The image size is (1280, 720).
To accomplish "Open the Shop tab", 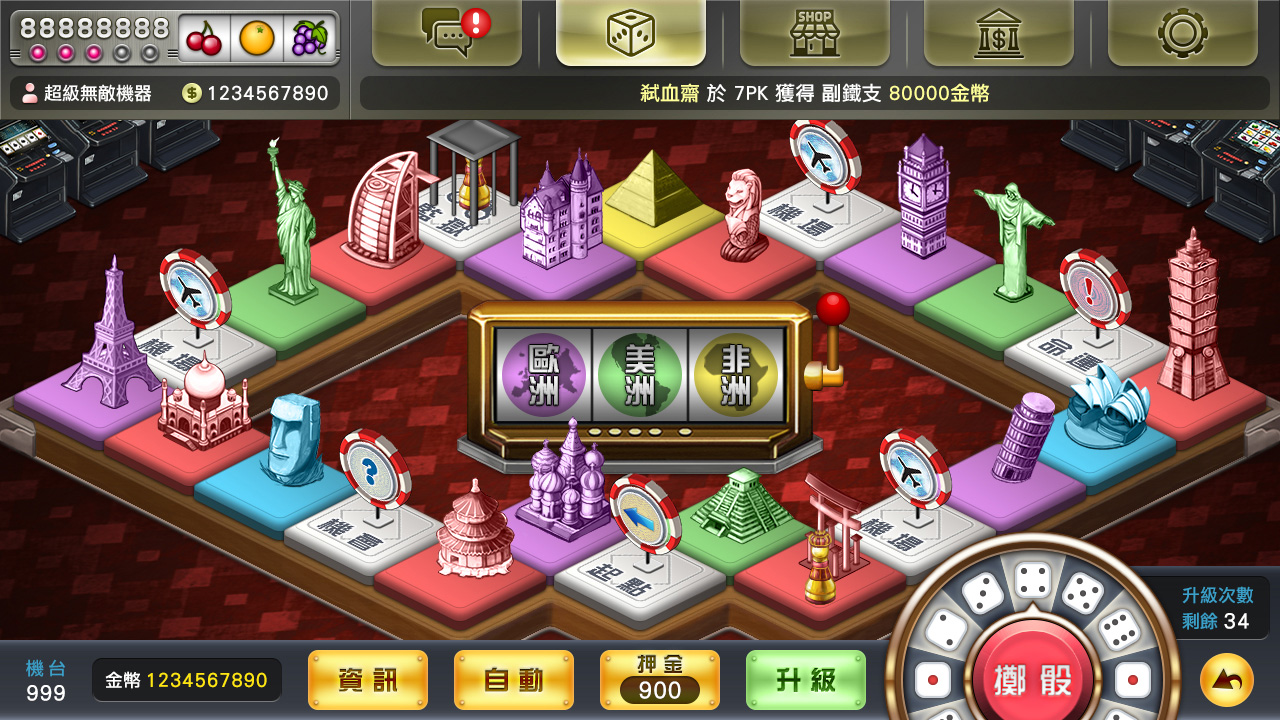I will coord(815,32).
